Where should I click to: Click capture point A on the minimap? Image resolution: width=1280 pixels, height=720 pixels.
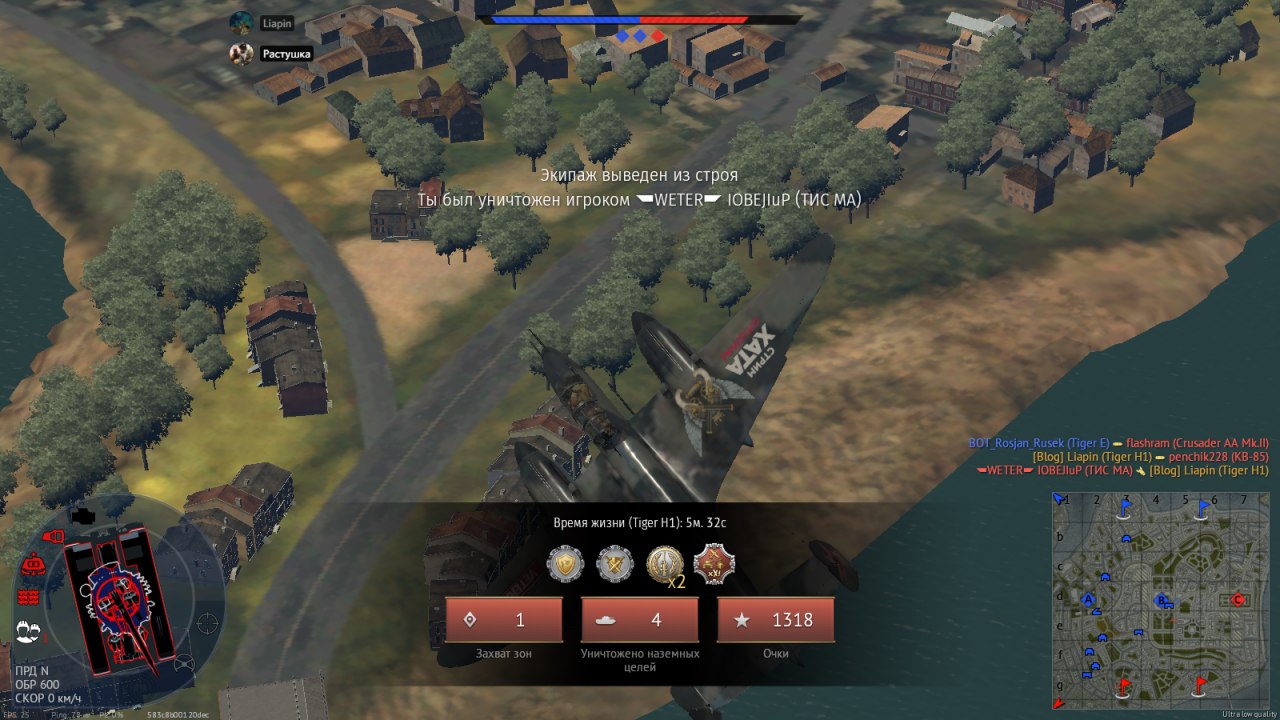[1089, 599]
